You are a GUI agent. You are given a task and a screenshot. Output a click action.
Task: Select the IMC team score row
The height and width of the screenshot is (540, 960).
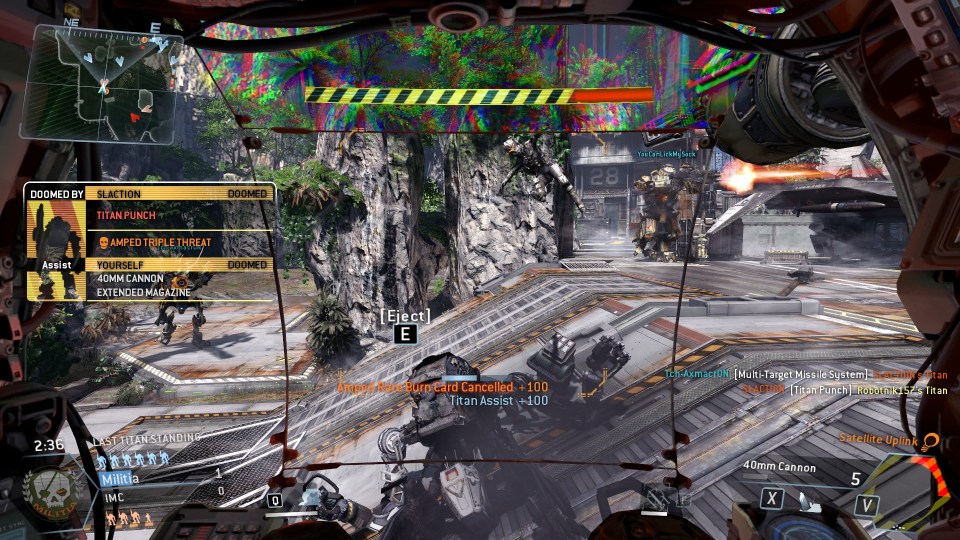(160, 493)
